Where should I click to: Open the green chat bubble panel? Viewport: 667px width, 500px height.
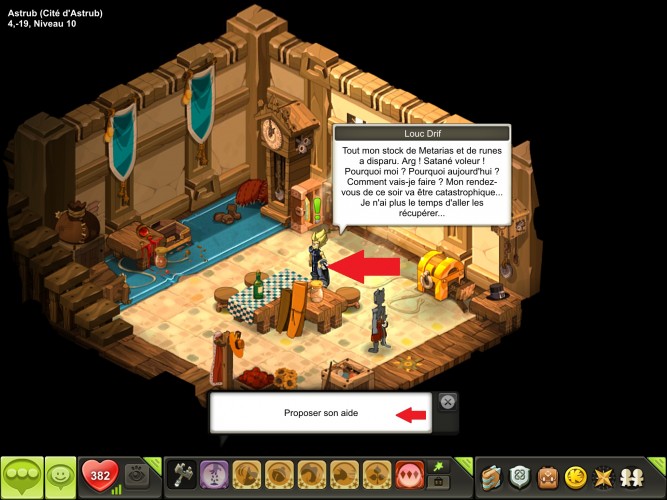coord(22,476)
